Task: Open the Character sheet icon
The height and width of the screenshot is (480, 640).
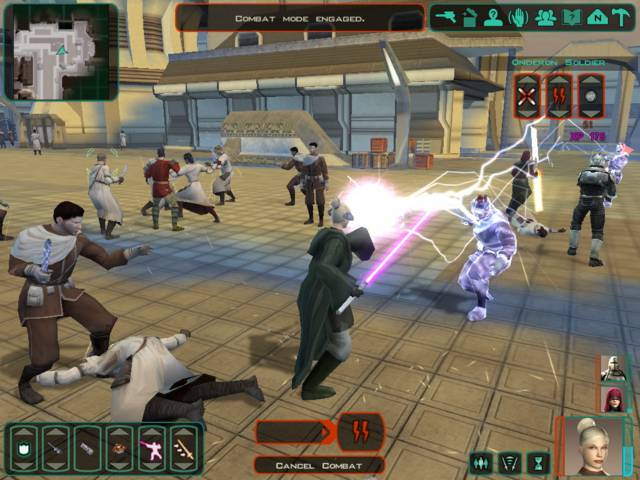Action: pos(493,16)
